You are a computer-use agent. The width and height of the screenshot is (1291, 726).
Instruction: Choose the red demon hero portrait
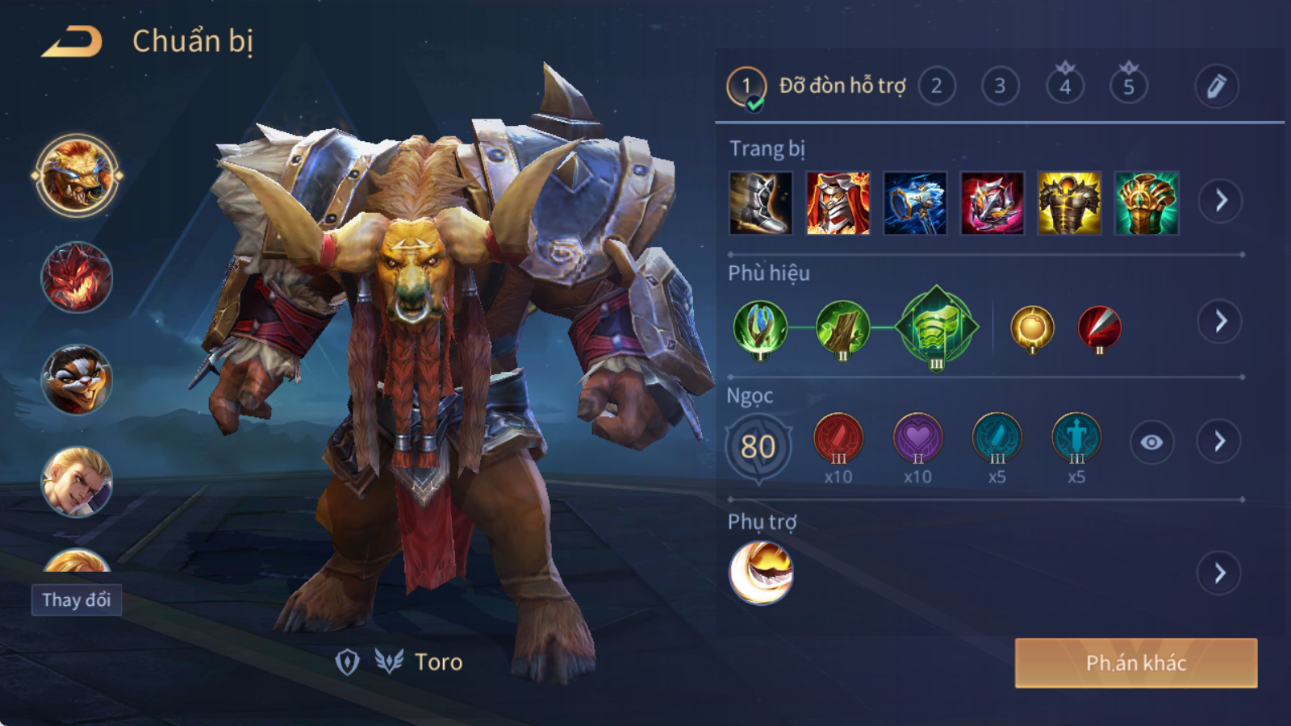(x=77, y=277)
